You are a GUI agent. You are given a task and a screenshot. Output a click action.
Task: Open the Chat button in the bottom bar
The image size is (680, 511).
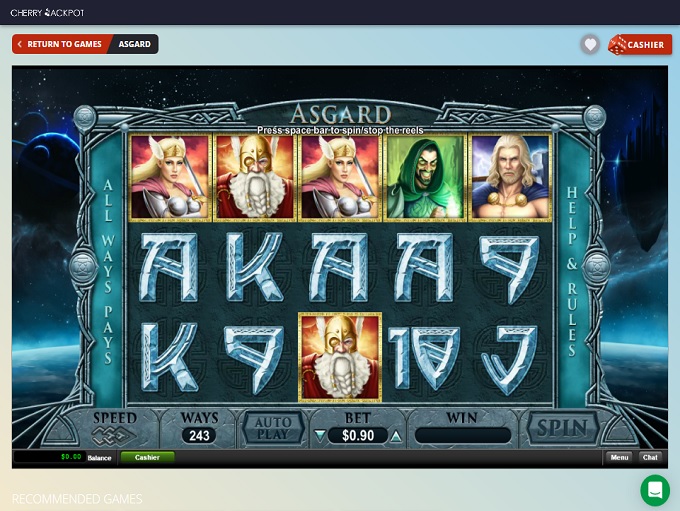(x=650, y=457)
